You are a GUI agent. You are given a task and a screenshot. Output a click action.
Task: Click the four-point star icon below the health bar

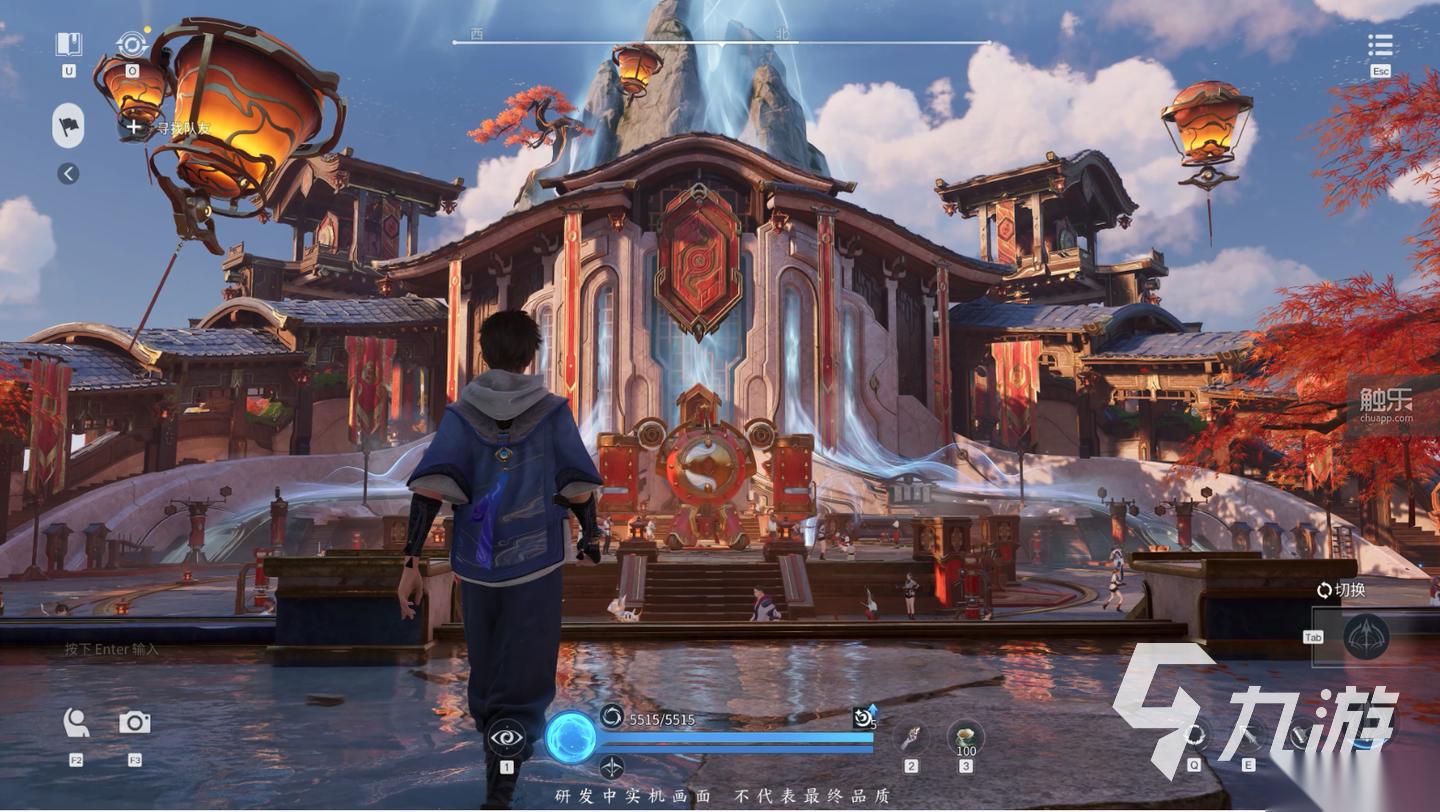[x=611, y=767]
